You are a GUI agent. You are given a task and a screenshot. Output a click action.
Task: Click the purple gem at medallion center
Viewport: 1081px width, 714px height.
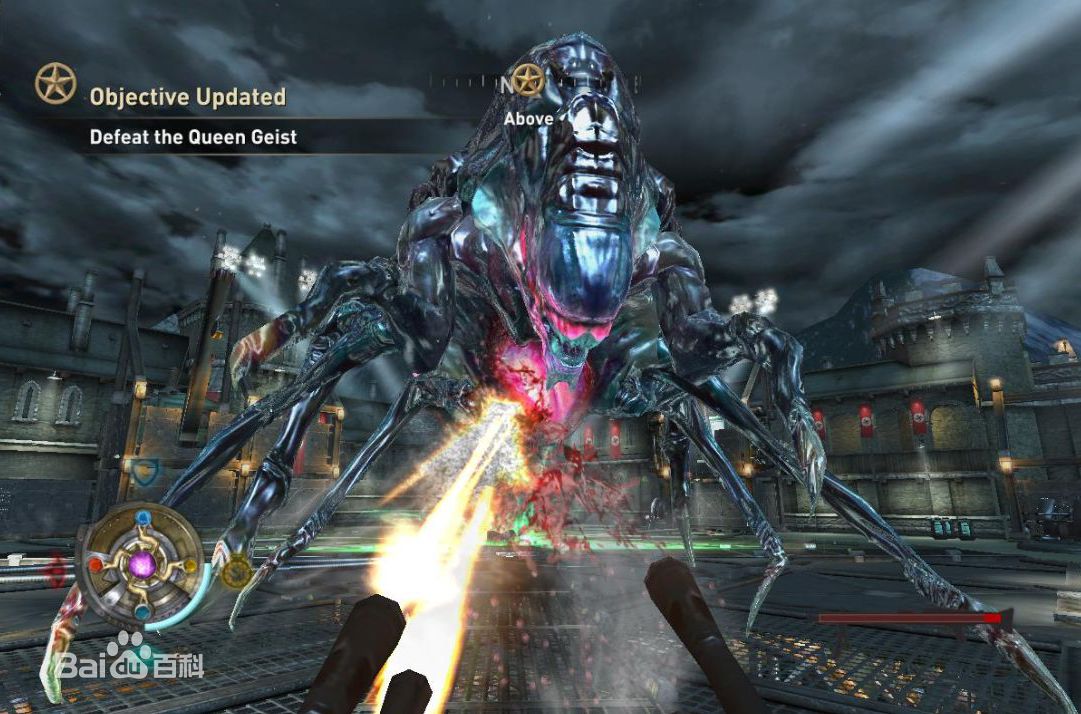click(142, 565)
